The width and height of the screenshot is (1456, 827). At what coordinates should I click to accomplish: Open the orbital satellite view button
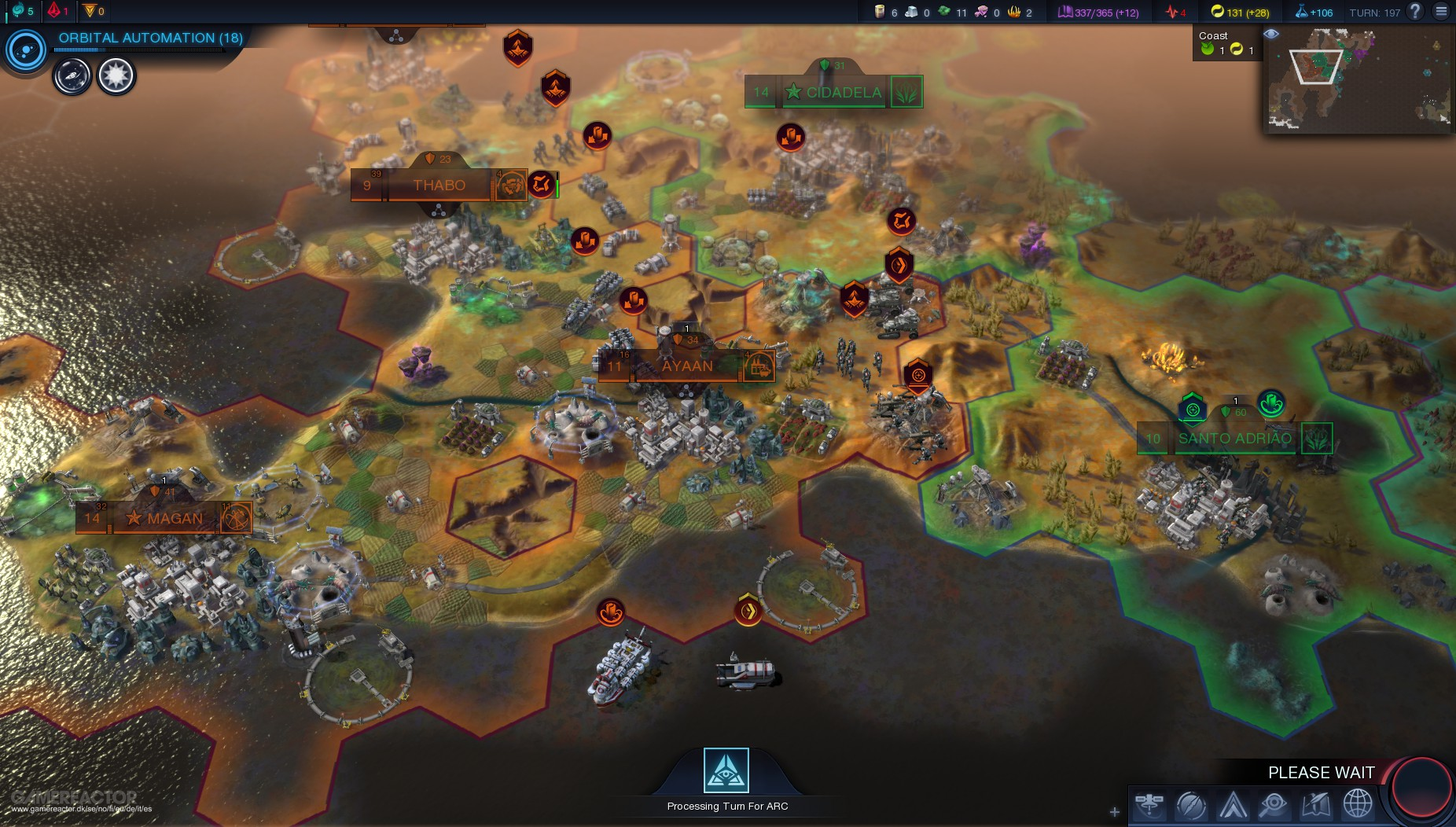click(1149, 805)
